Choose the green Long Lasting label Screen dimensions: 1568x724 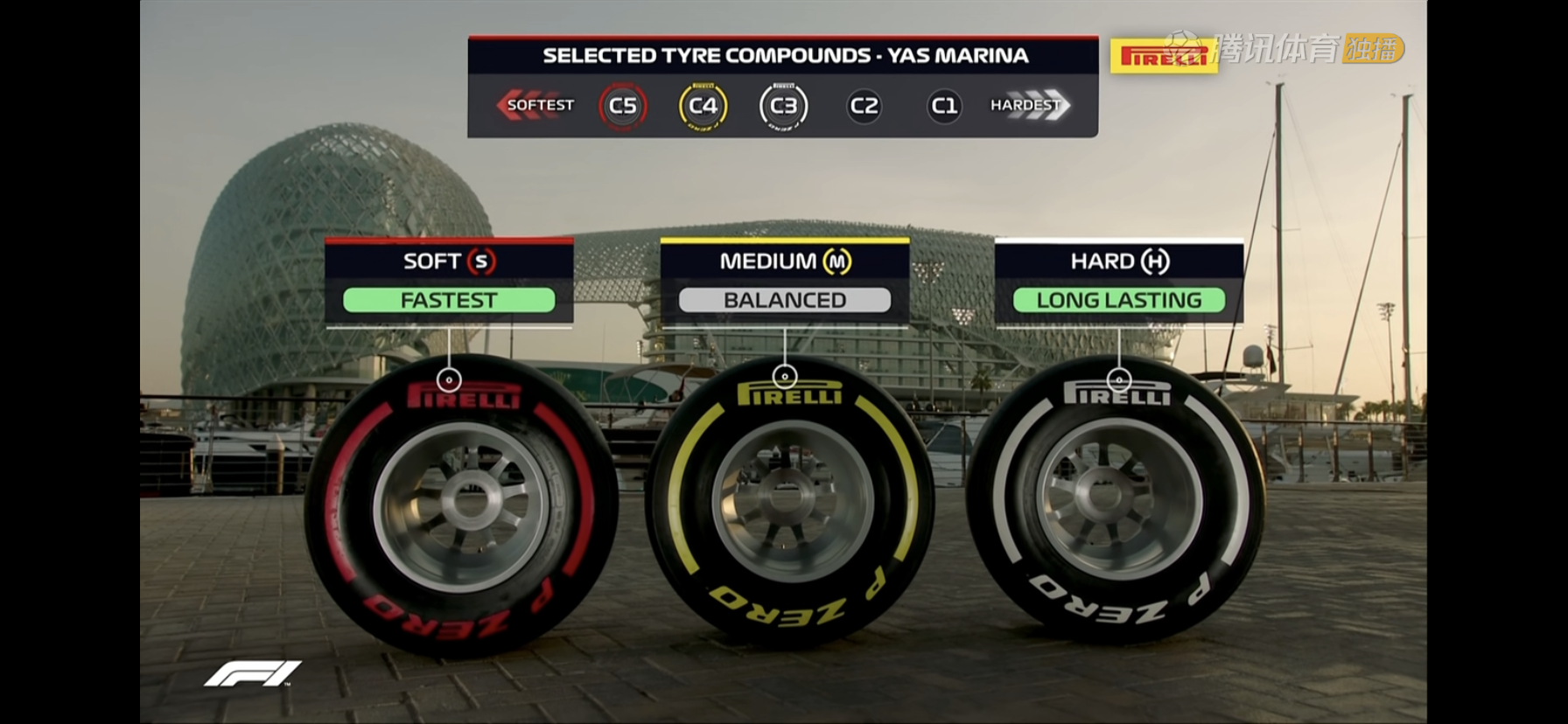click(x=1119, y=300)
